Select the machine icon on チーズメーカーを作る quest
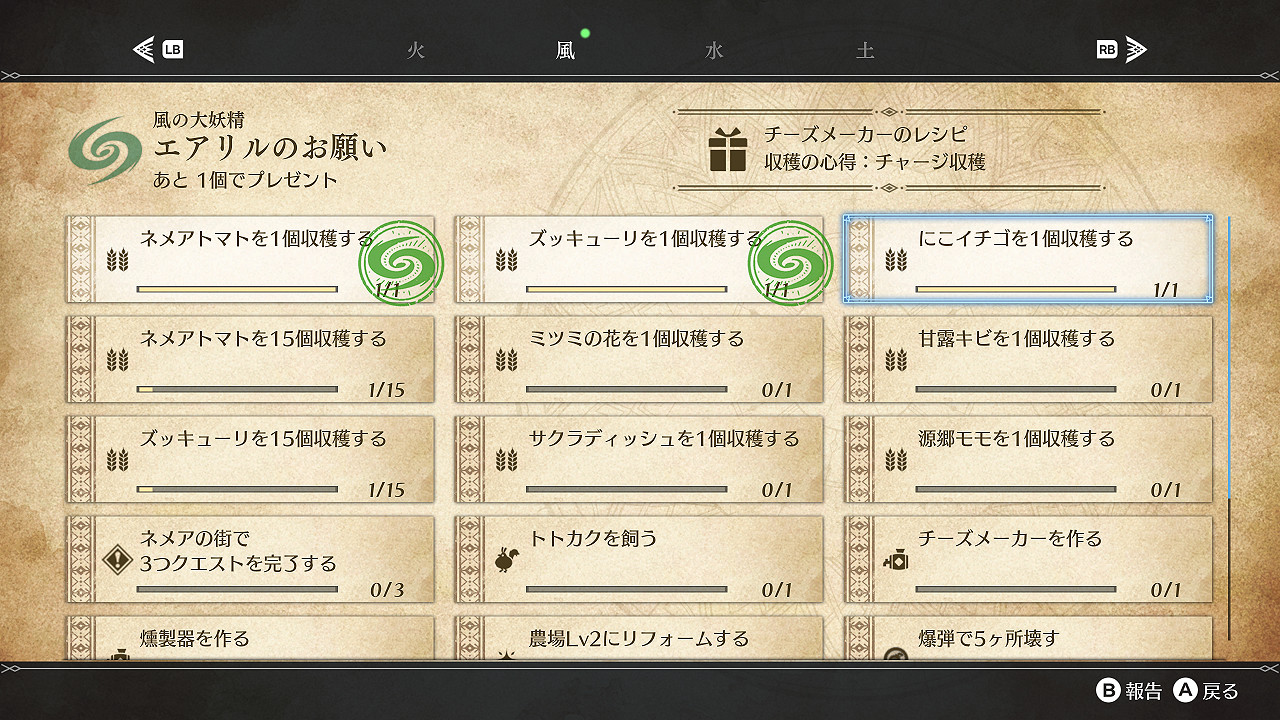Image resolution: width=1280 pixels, height=720 pixels. coord(898,563)
